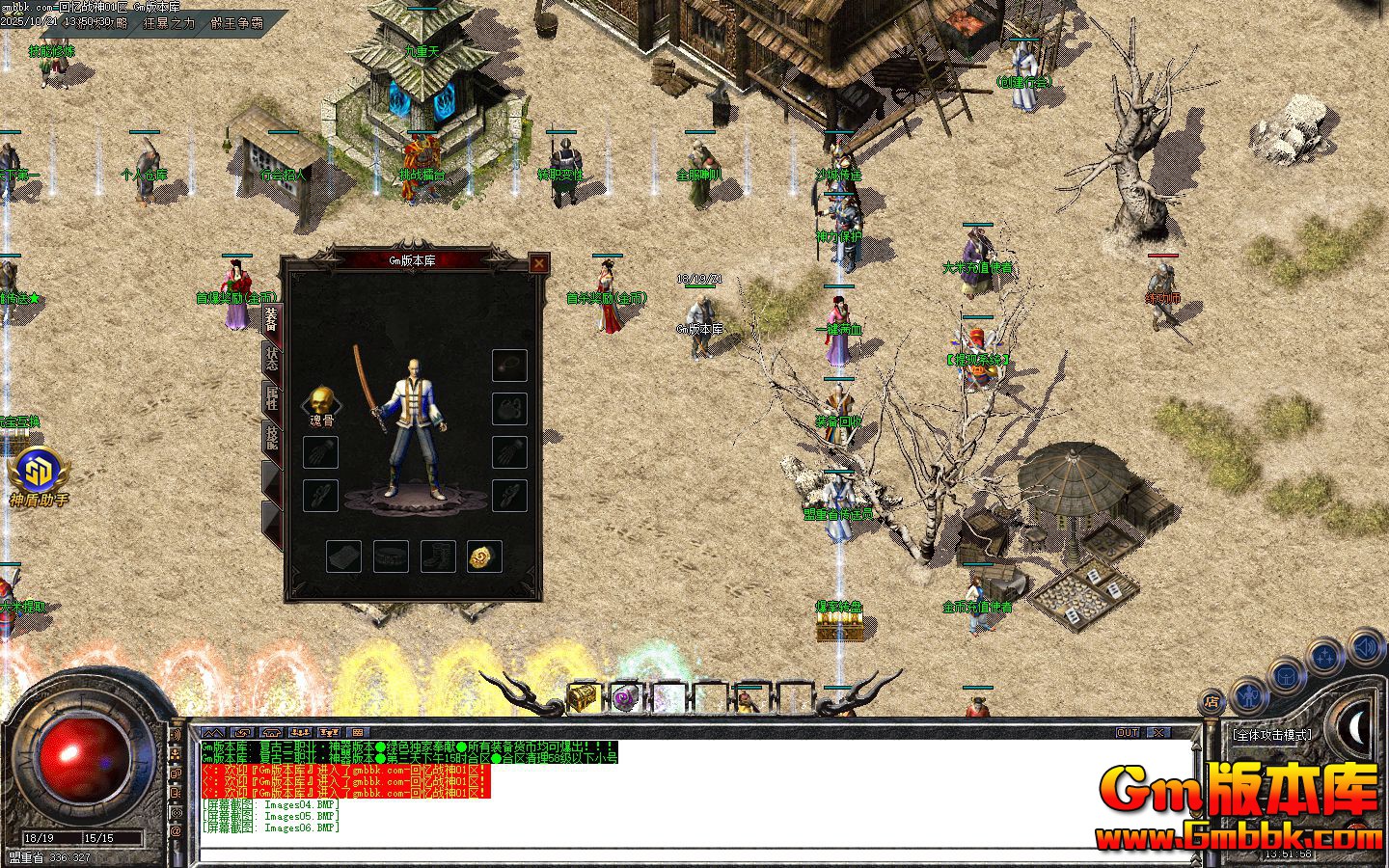The width and height of the screenshot is (1389, 868).
Task: Open the 神盾助手 assistant
Action: tap(39, 473)
